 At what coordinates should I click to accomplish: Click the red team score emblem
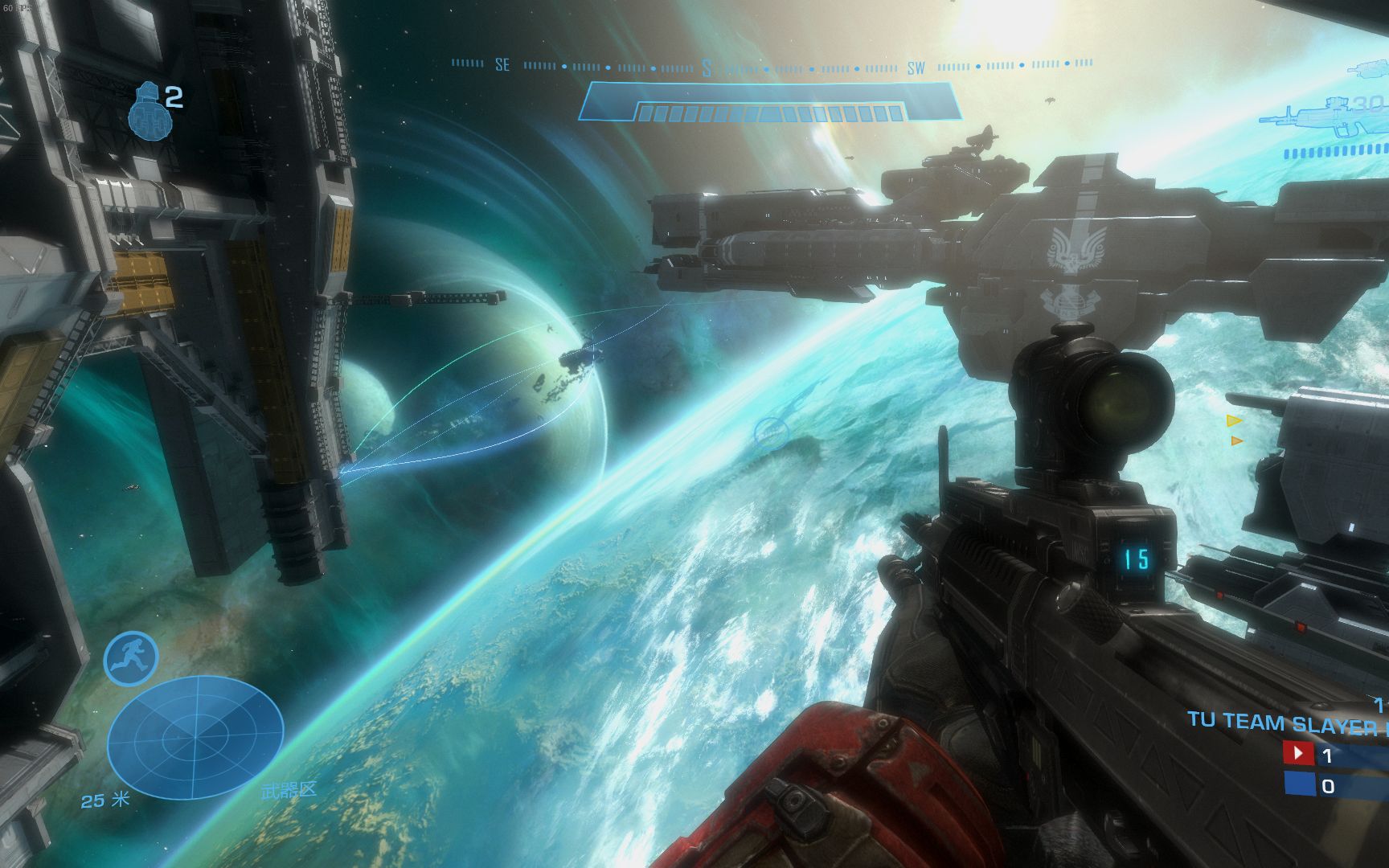[x=1298, y=755]
